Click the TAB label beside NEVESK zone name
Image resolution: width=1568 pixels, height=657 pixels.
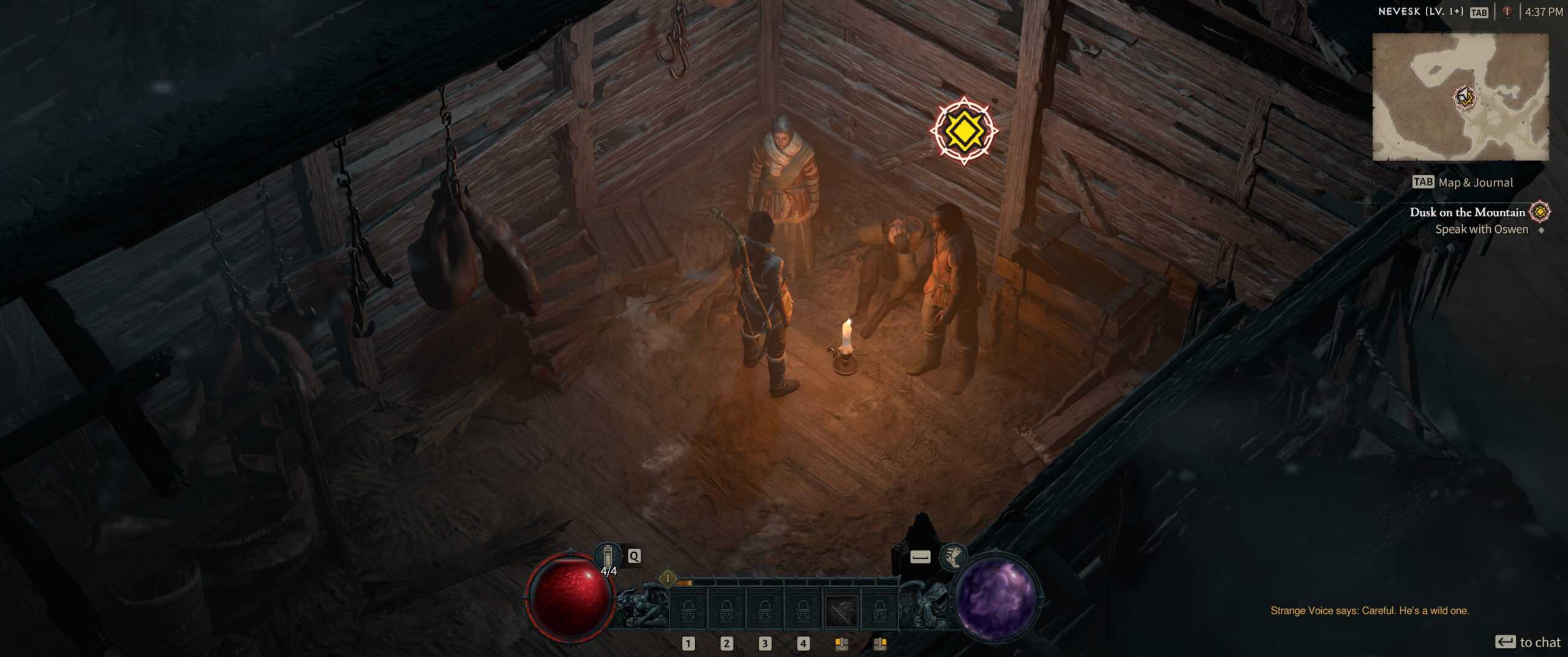(x=1478, y=12)
